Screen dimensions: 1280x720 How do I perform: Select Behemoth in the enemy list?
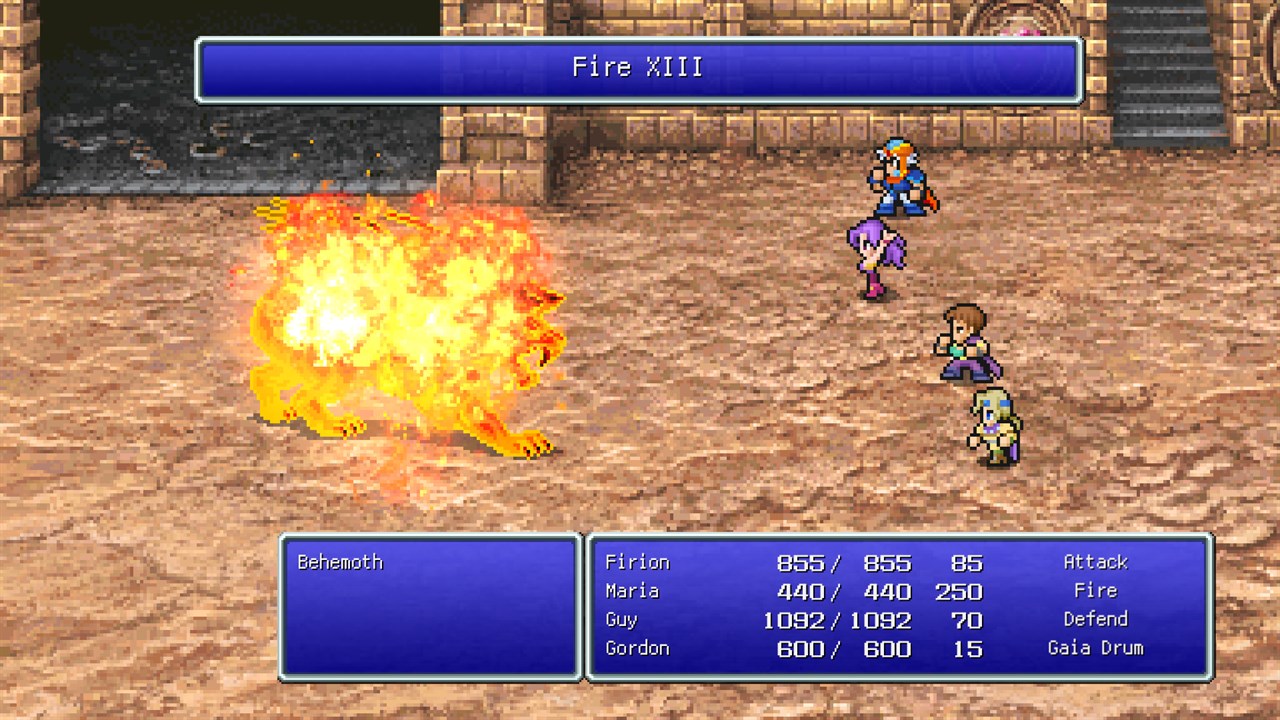click(x=340, y=562)
